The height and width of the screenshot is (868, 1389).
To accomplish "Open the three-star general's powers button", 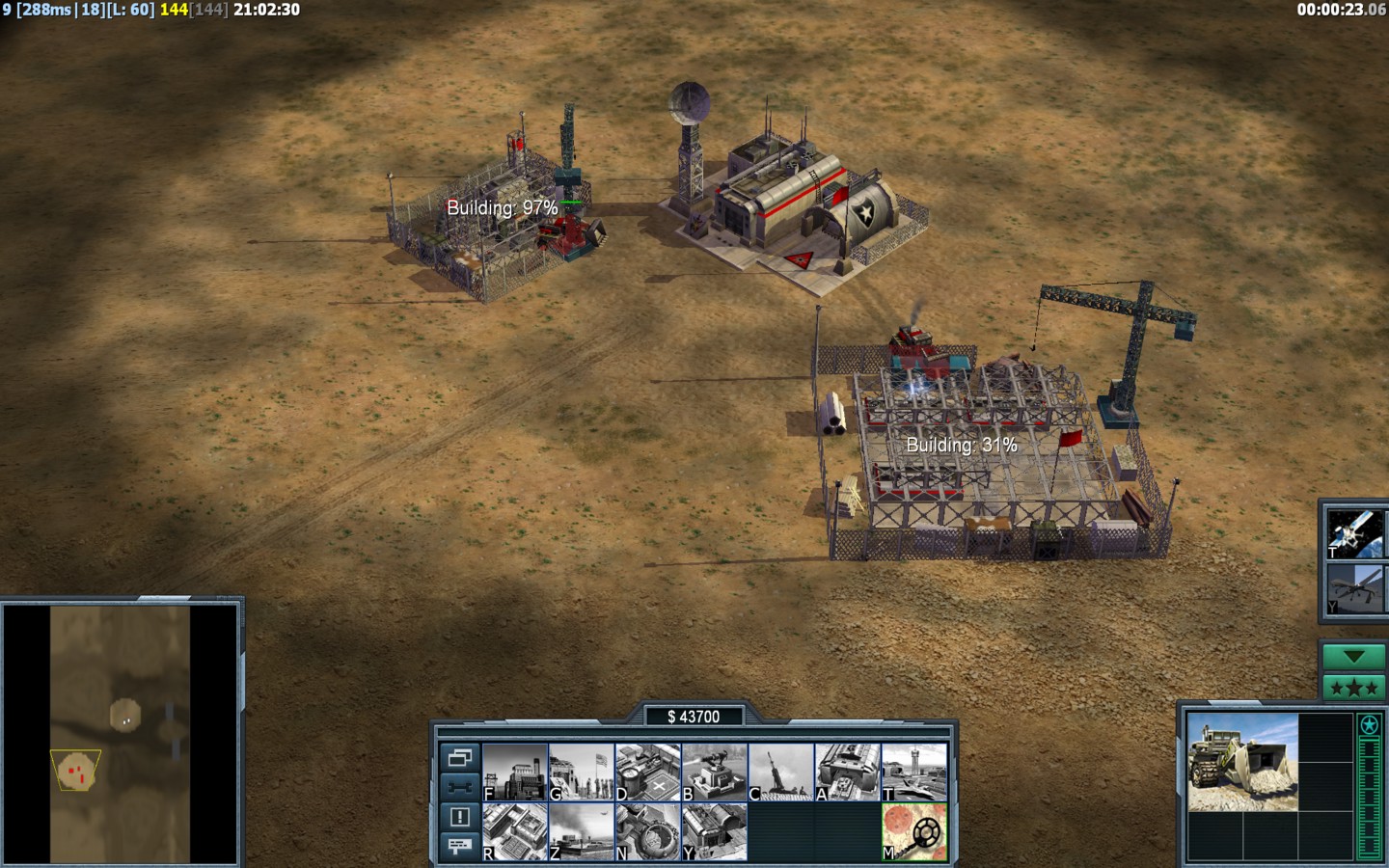I will coord(1354,688).
